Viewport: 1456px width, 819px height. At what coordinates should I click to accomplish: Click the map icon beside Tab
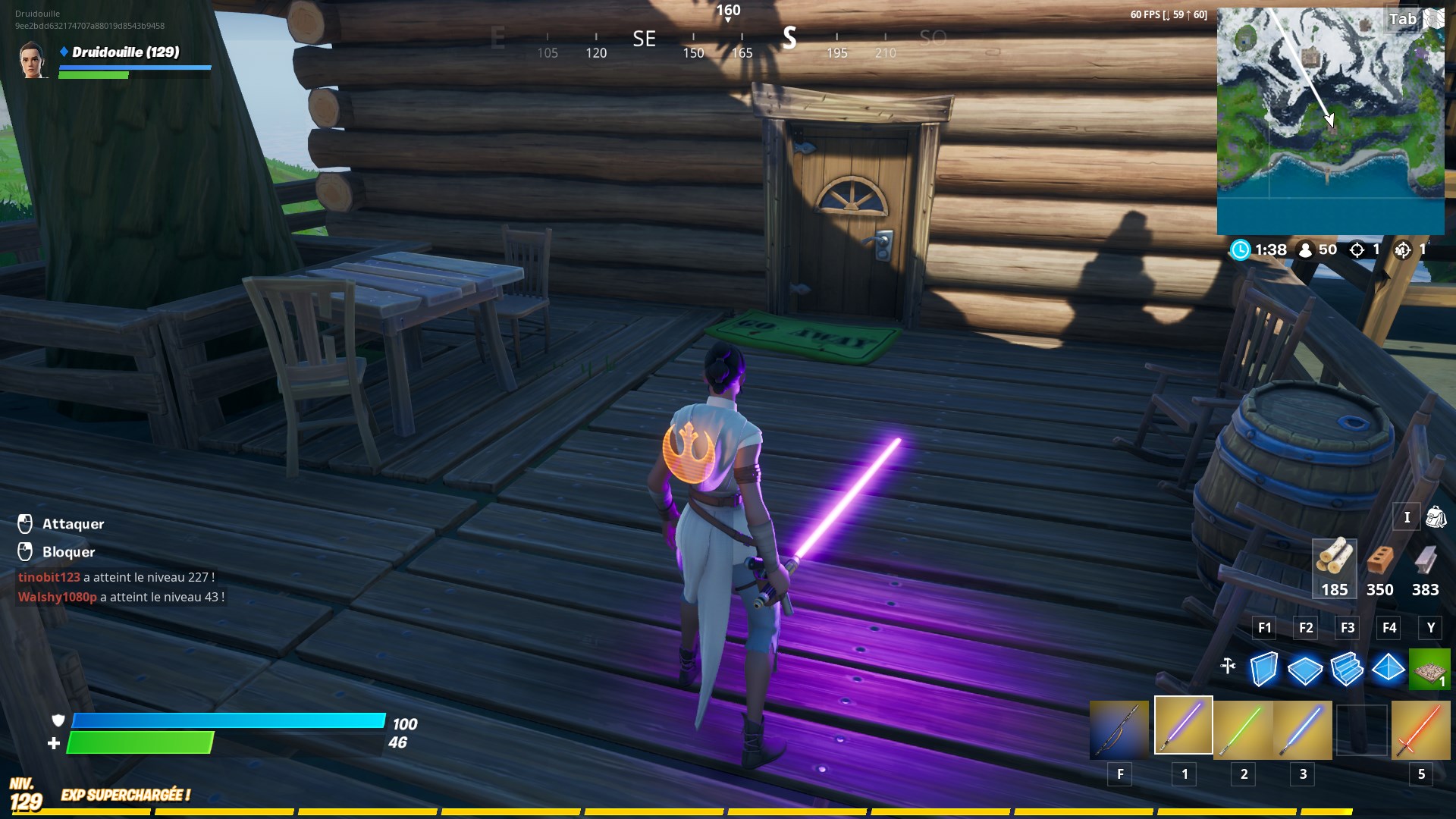1433,18
